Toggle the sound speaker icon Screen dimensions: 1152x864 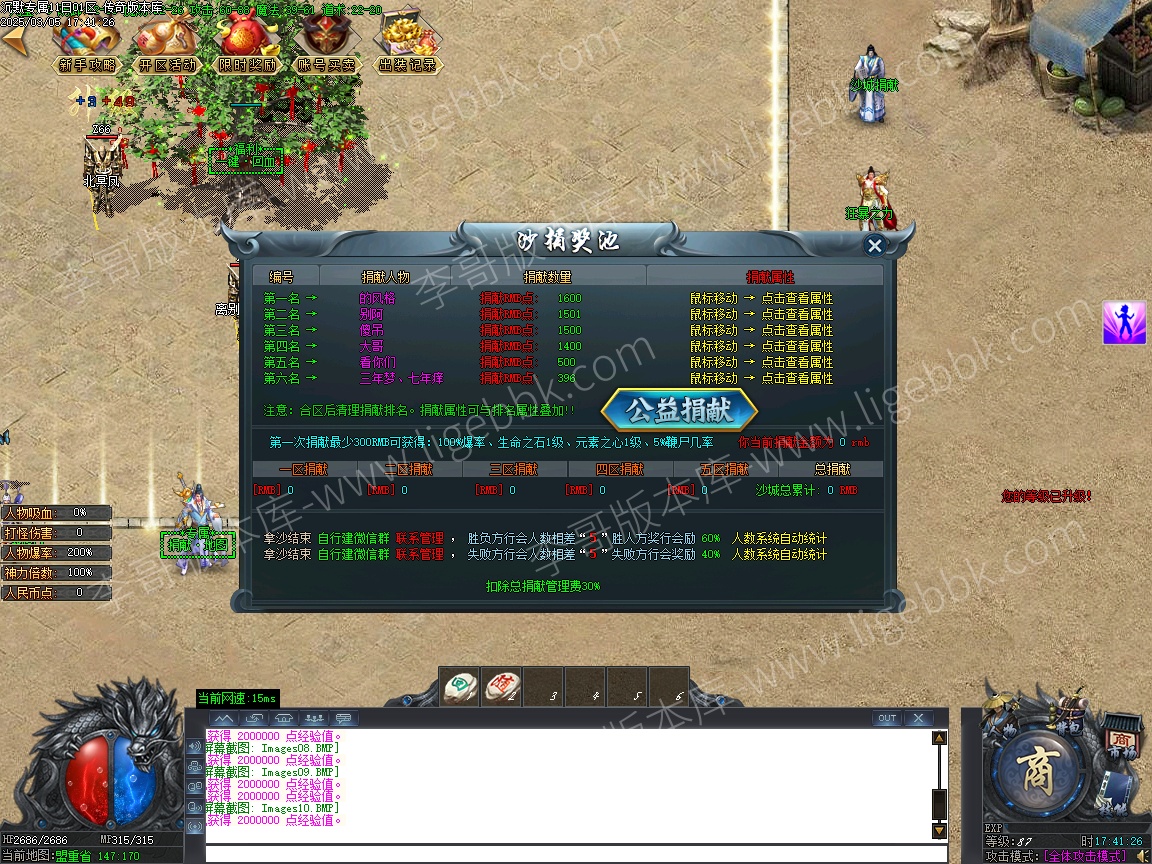(1141, 855)
